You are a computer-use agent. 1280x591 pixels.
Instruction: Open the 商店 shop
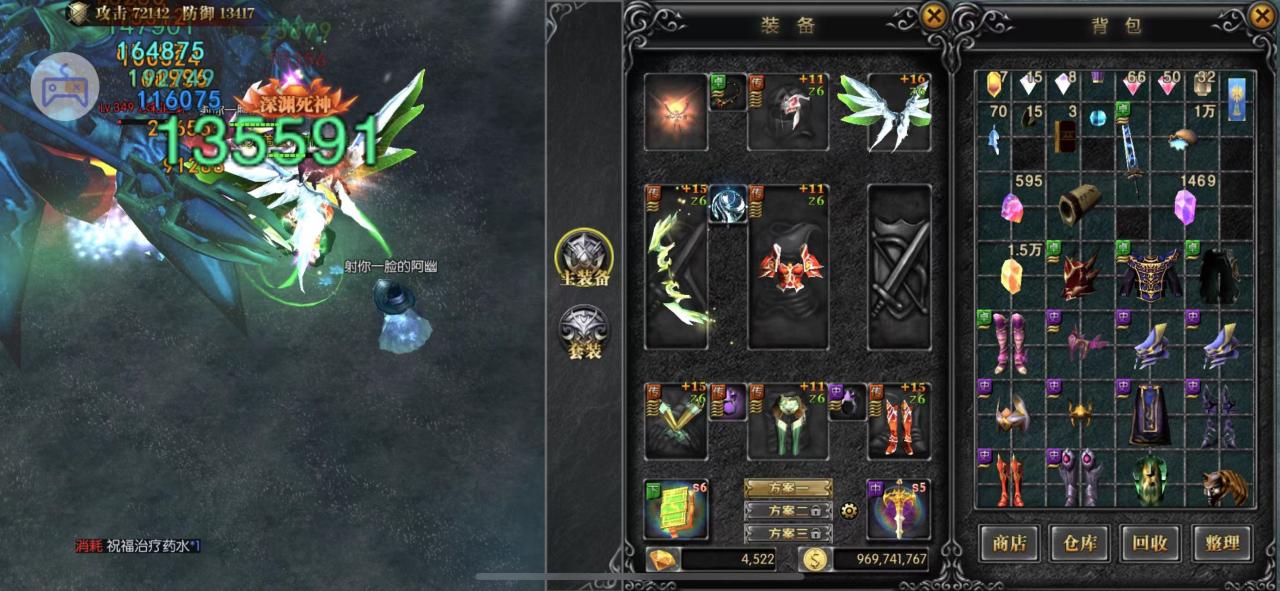[x=1009, y=543]
